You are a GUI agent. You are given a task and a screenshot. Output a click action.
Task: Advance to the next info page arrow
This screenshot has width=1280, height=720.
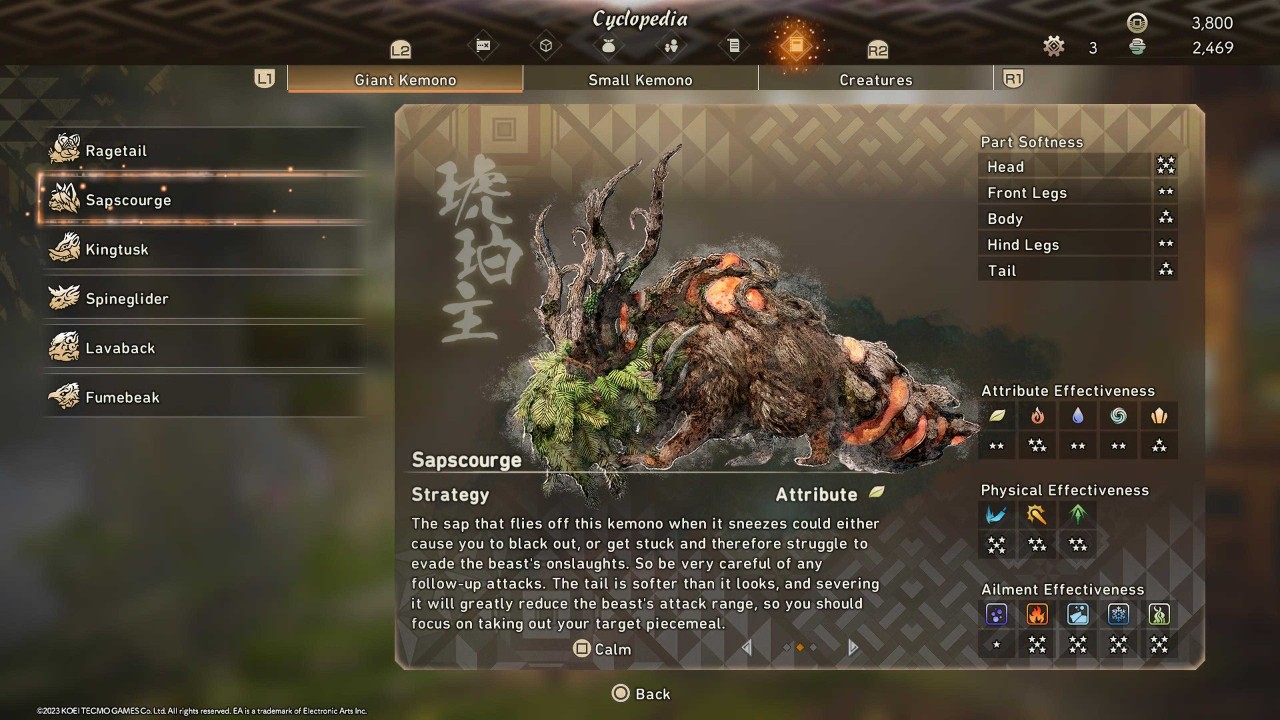pos(853,648)
